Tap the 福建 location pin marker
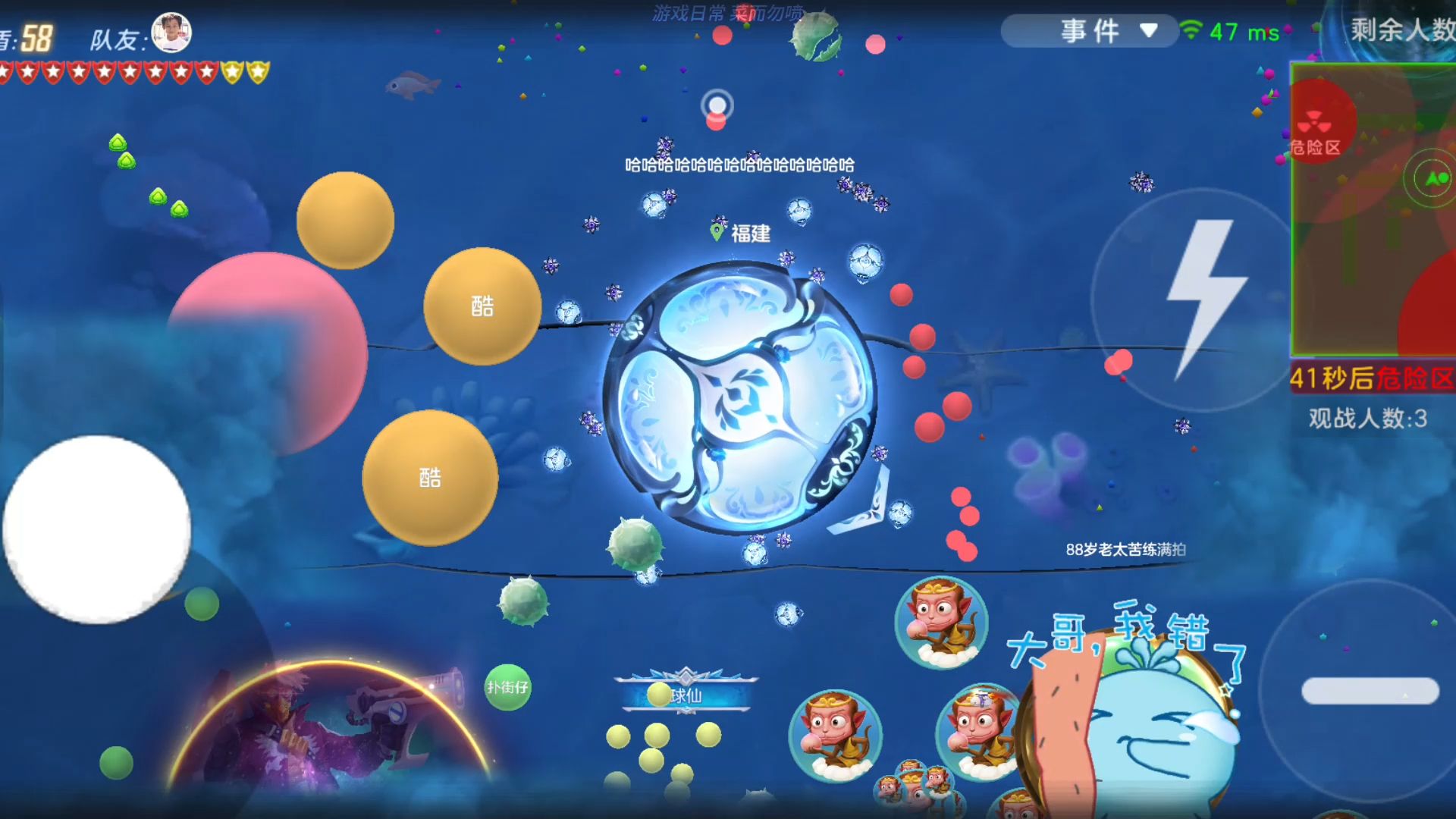1456x819 pixels. click(x=716, y=230)
